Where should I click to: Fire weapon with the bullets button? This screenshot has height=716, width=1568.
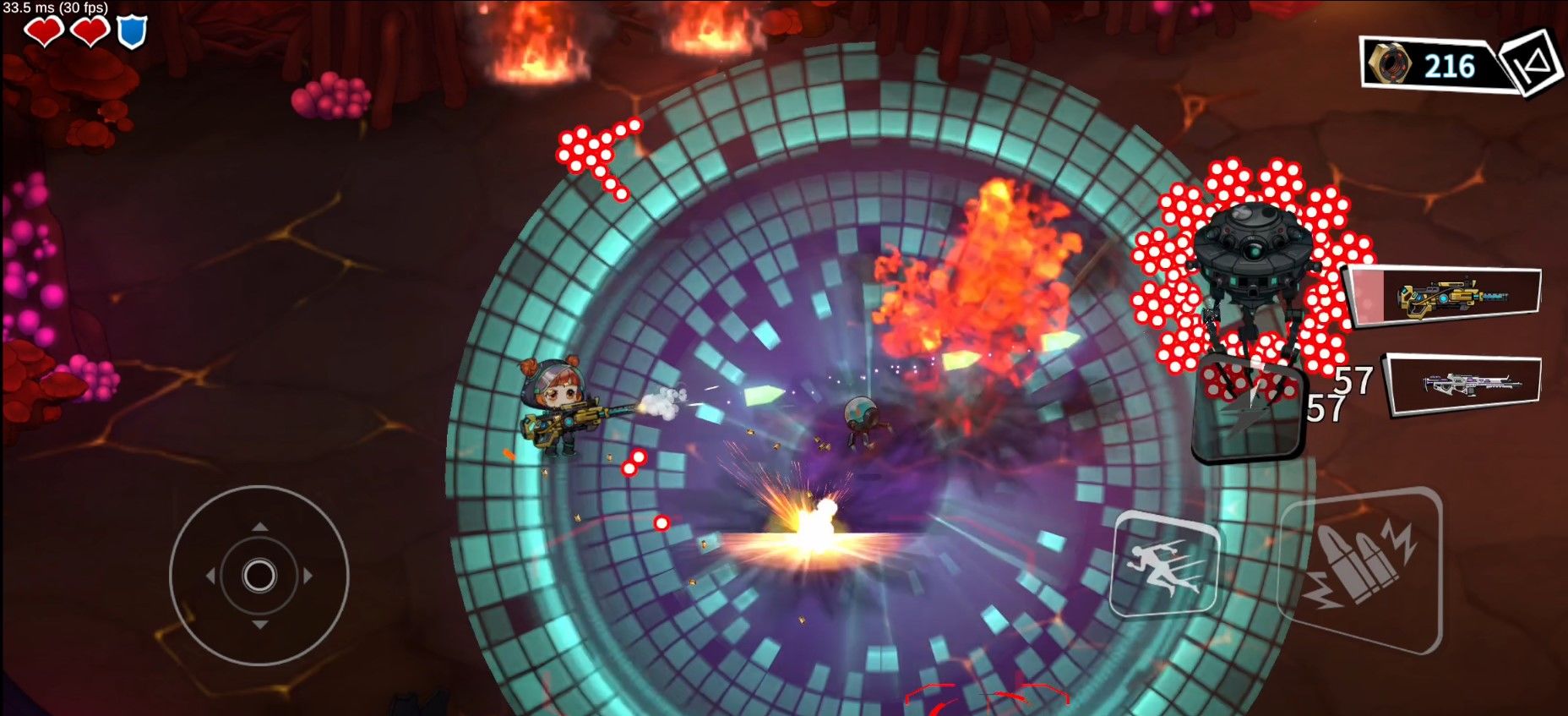point(1359,569)
